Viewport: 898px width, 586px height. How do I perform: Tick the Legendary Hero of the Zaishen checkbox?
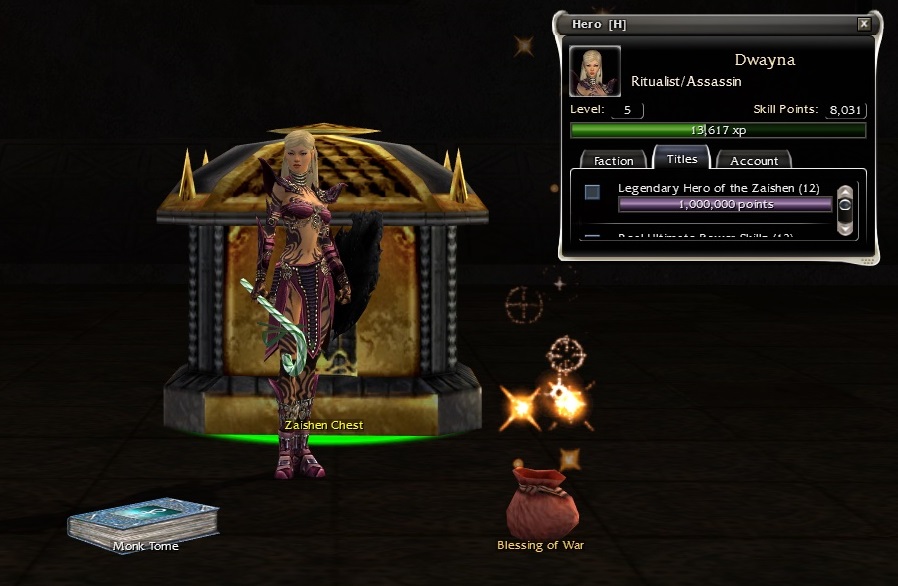point(592,191)
